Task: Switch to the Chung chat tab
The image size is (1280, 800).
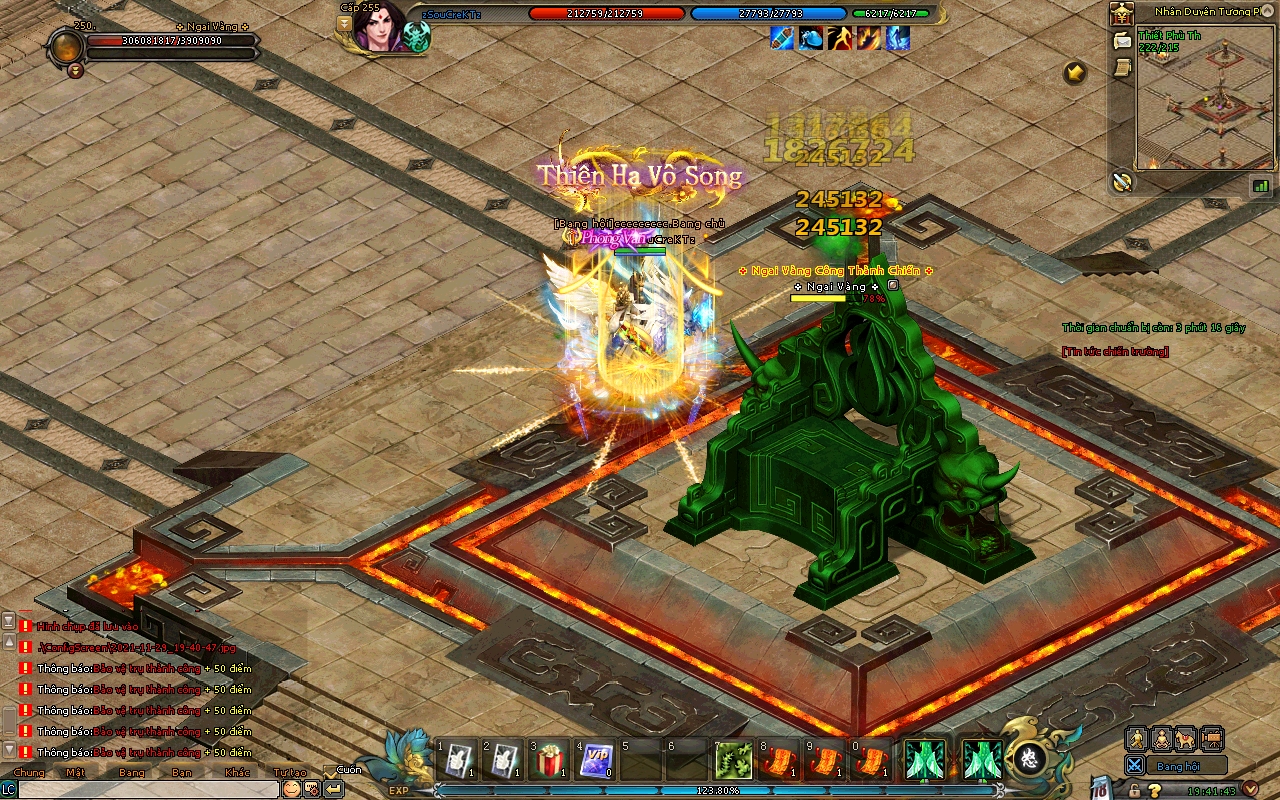Action: pyautogui.click(x=28, y=772)
